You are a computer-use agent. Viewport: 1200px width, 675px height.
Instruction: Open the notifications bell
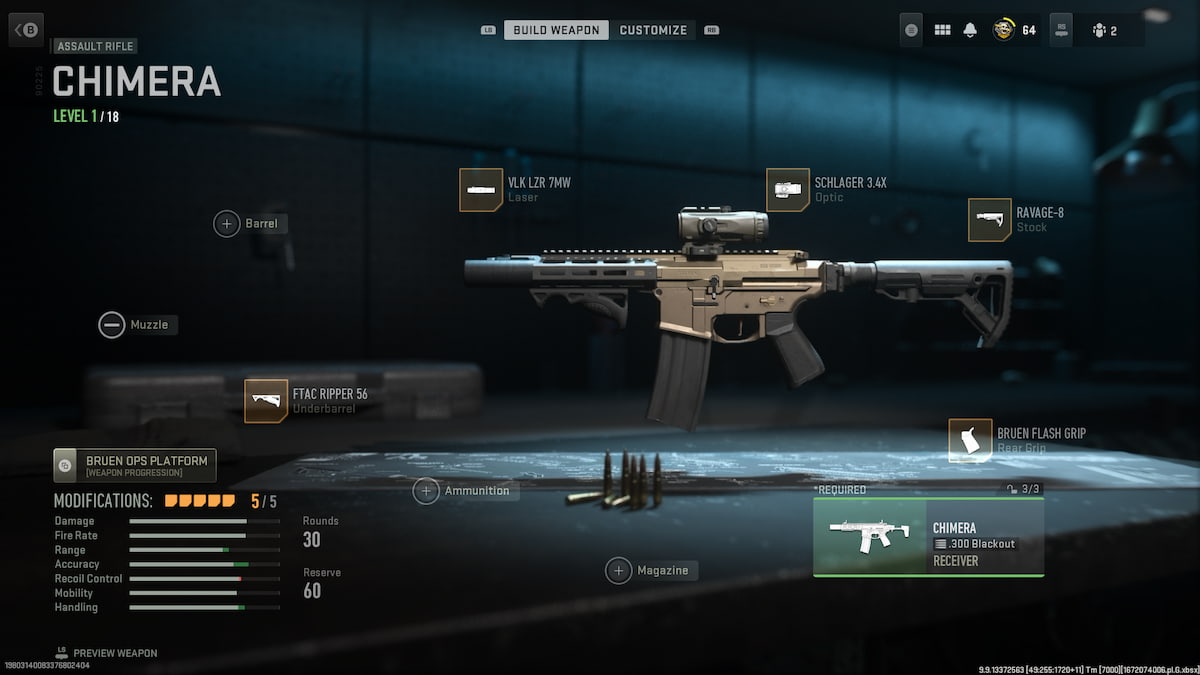[969, 30]
